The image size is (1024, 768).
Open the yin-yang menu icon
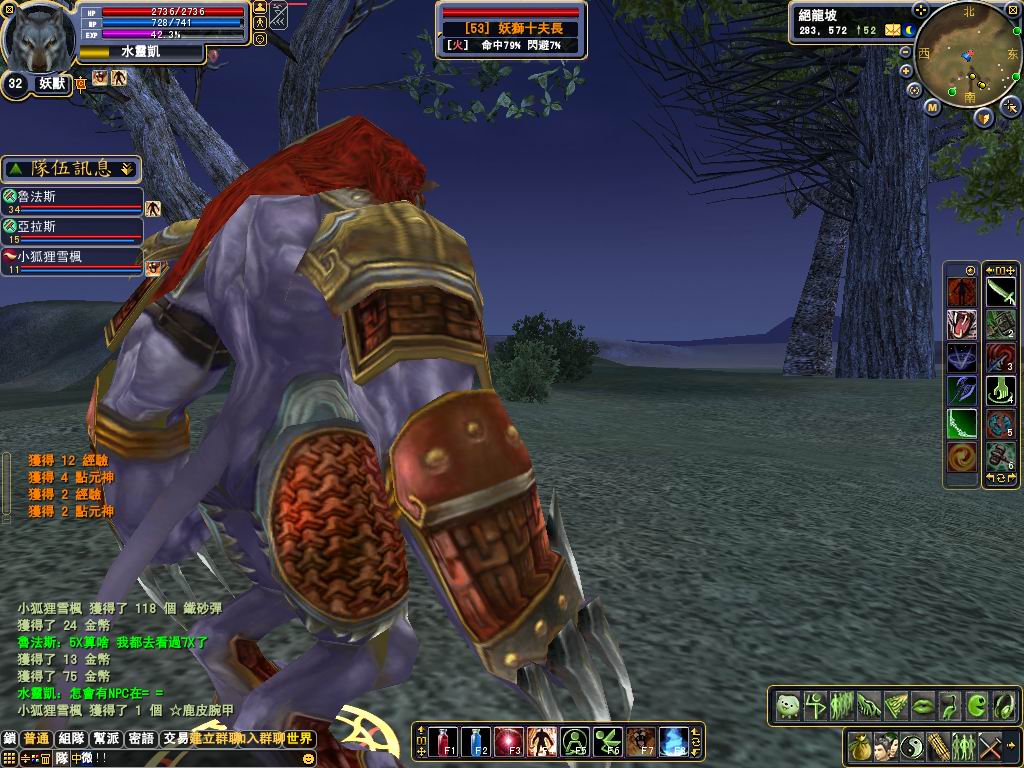(911, 746)
